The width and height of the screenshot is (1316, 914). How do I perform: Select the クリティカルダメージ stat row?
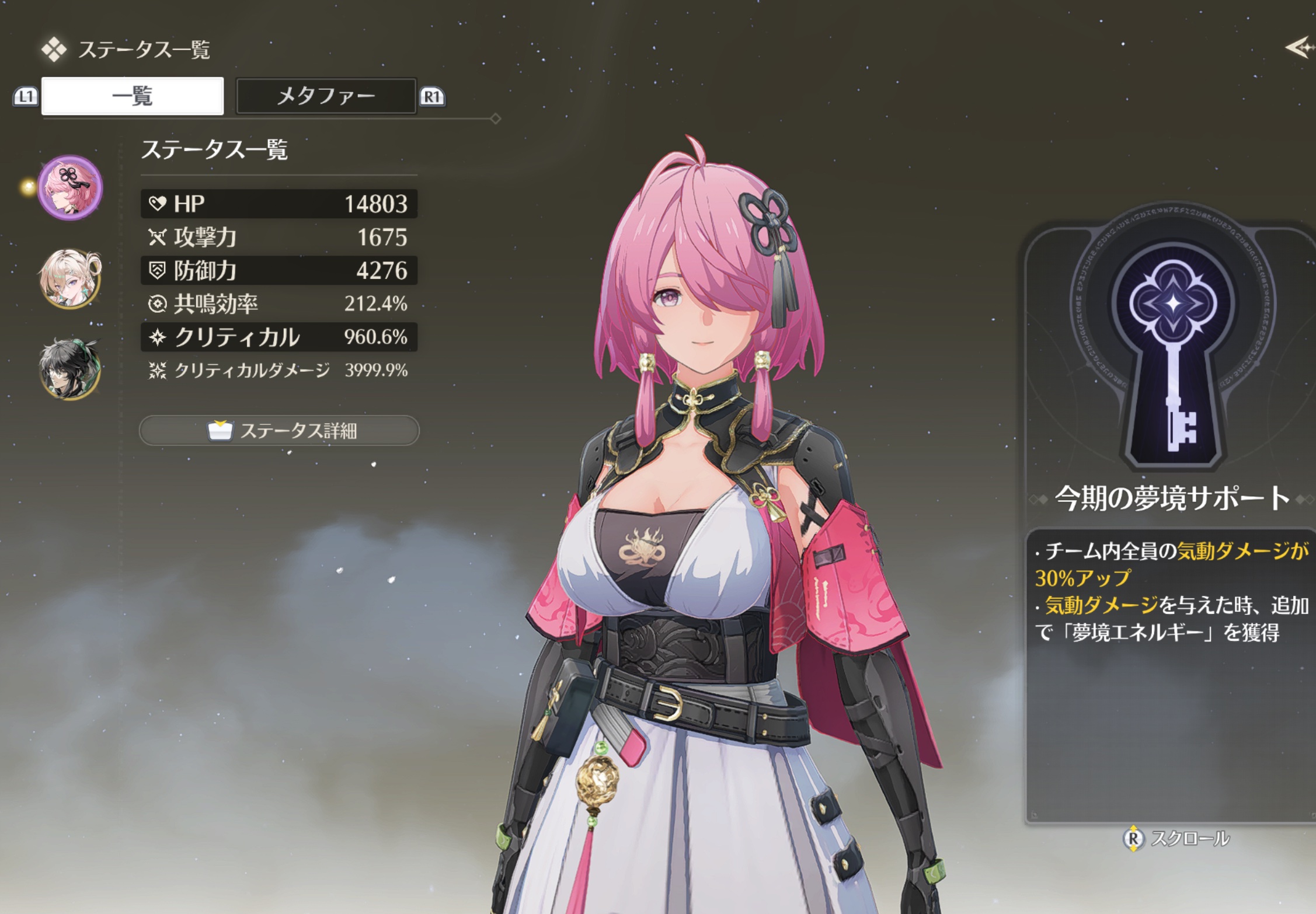pyautogui.click(x=279, y=370)
